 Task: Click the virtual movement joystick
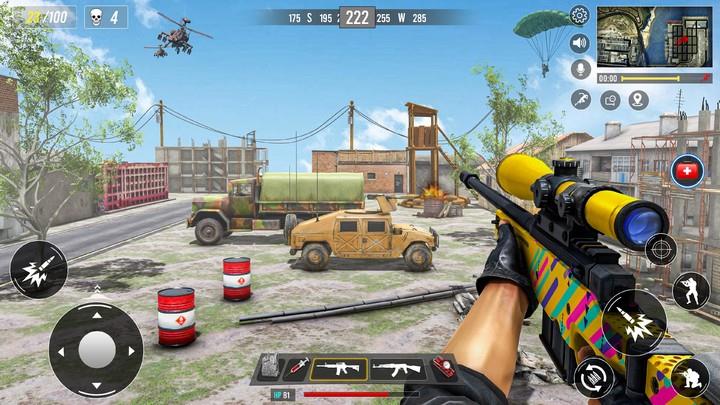[96, 349]
